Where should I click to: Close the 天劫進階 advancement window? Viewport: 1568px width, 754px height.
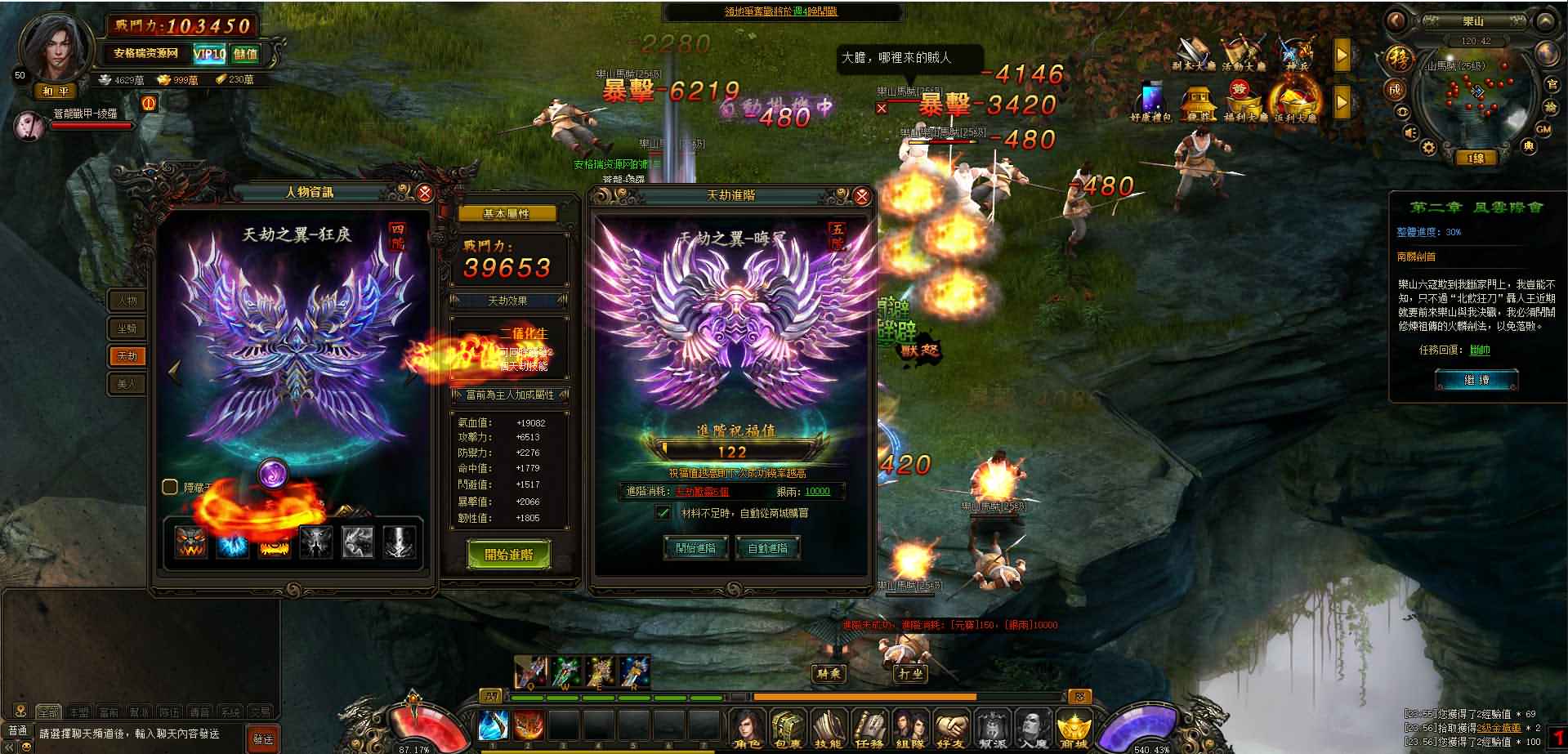861,196
